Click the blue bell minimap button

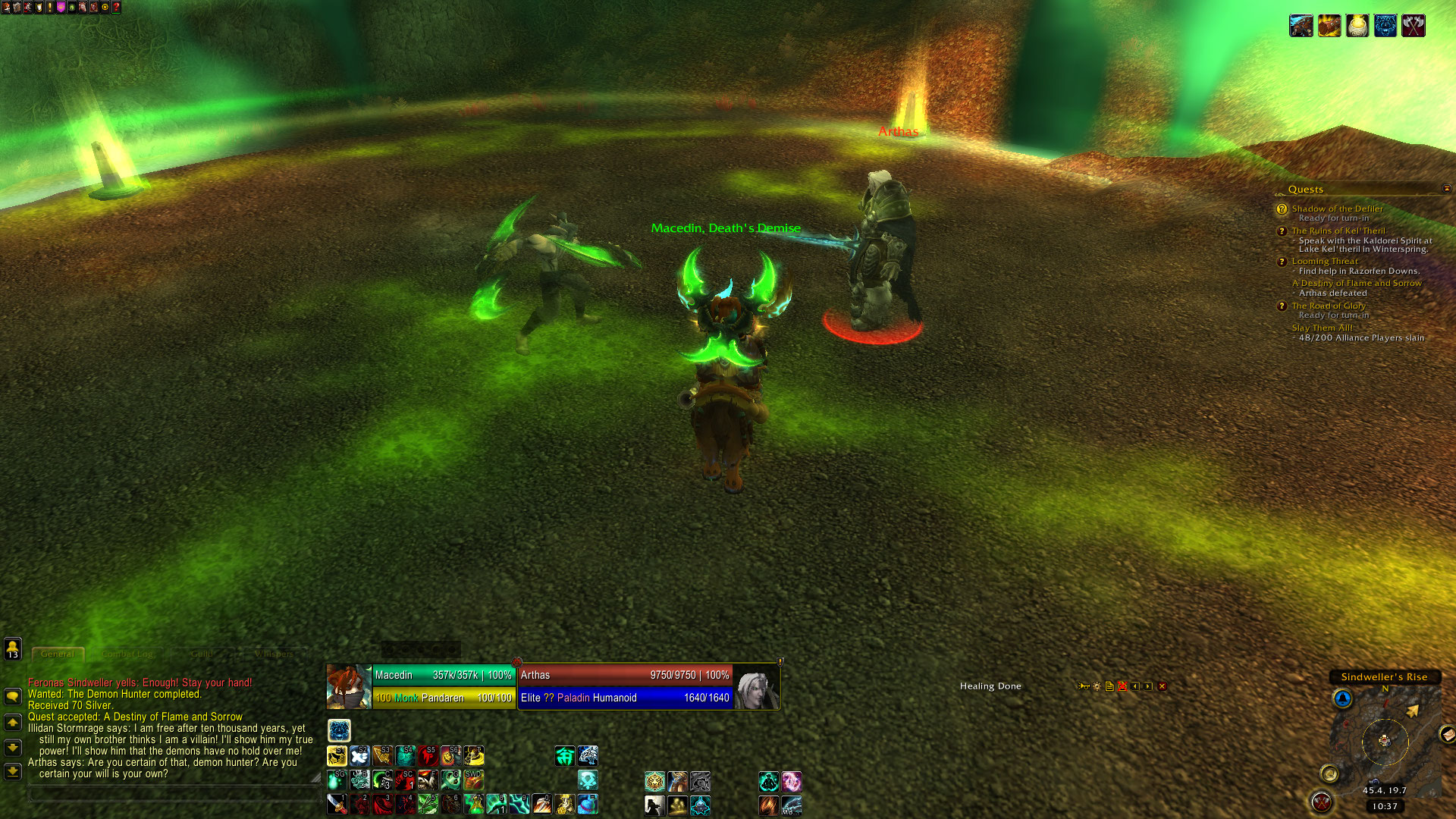point(1342,698)
